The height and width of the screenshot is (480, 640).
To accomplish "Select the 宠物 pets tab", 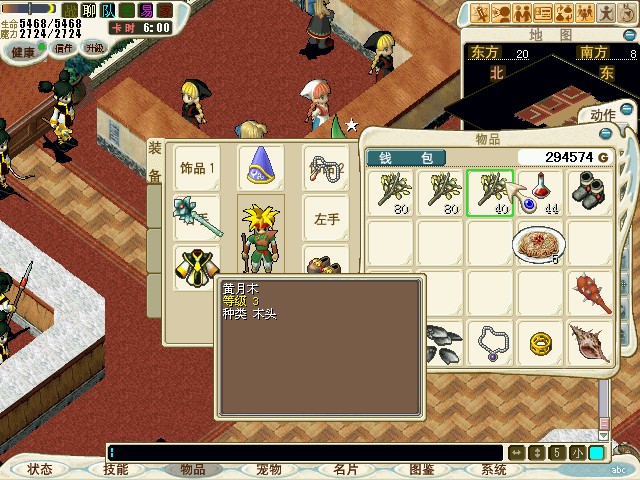I will pos(268,469).
